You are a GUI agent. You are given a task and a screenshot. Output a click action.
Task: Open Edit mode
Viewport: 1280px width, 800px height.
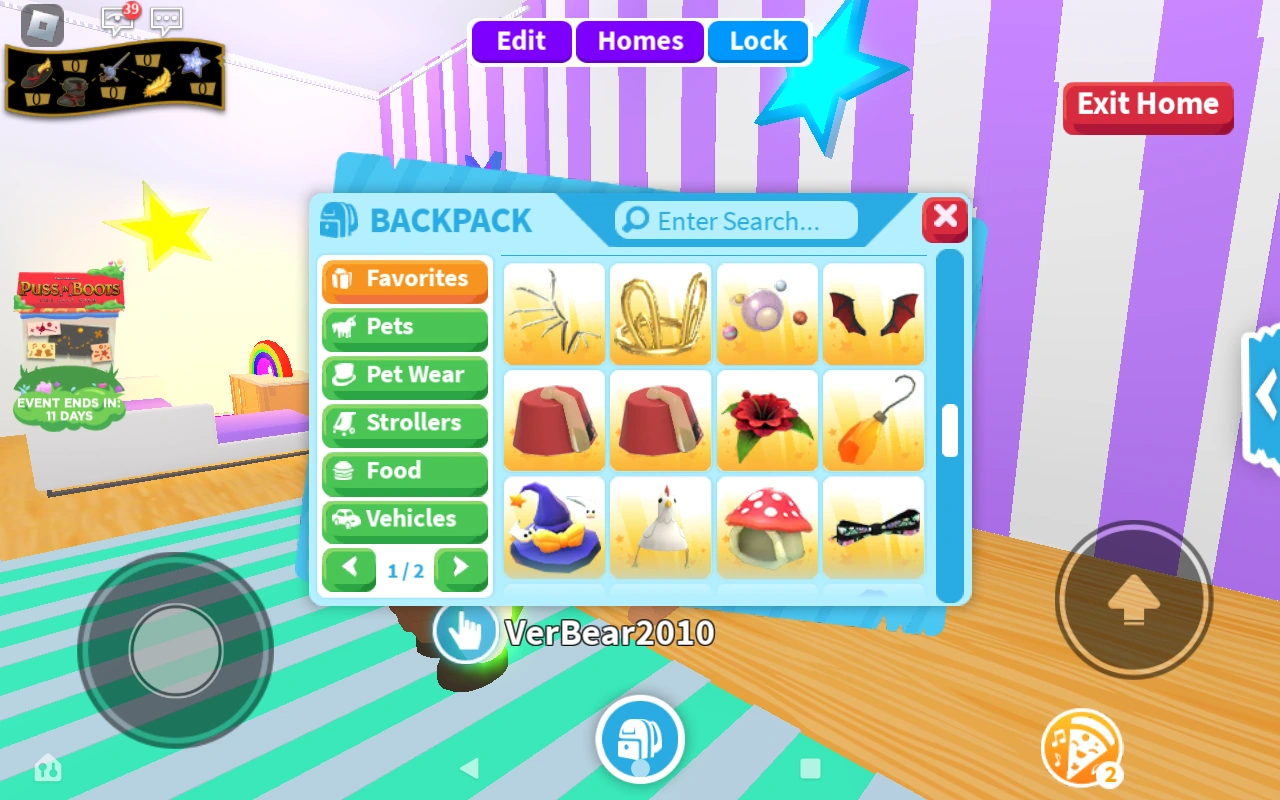pyautogui.click(x=521, y=41)
